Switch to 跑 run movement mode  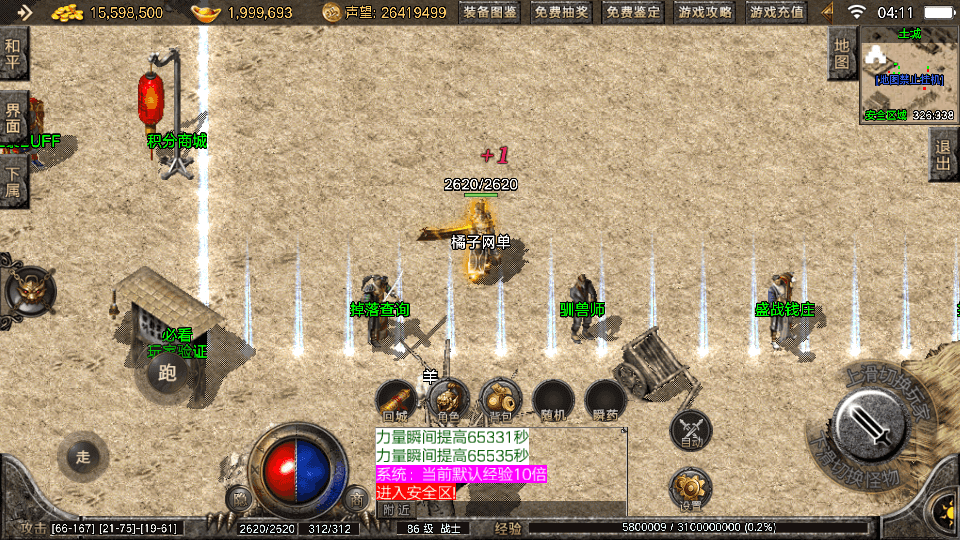[x=166, y=374]
